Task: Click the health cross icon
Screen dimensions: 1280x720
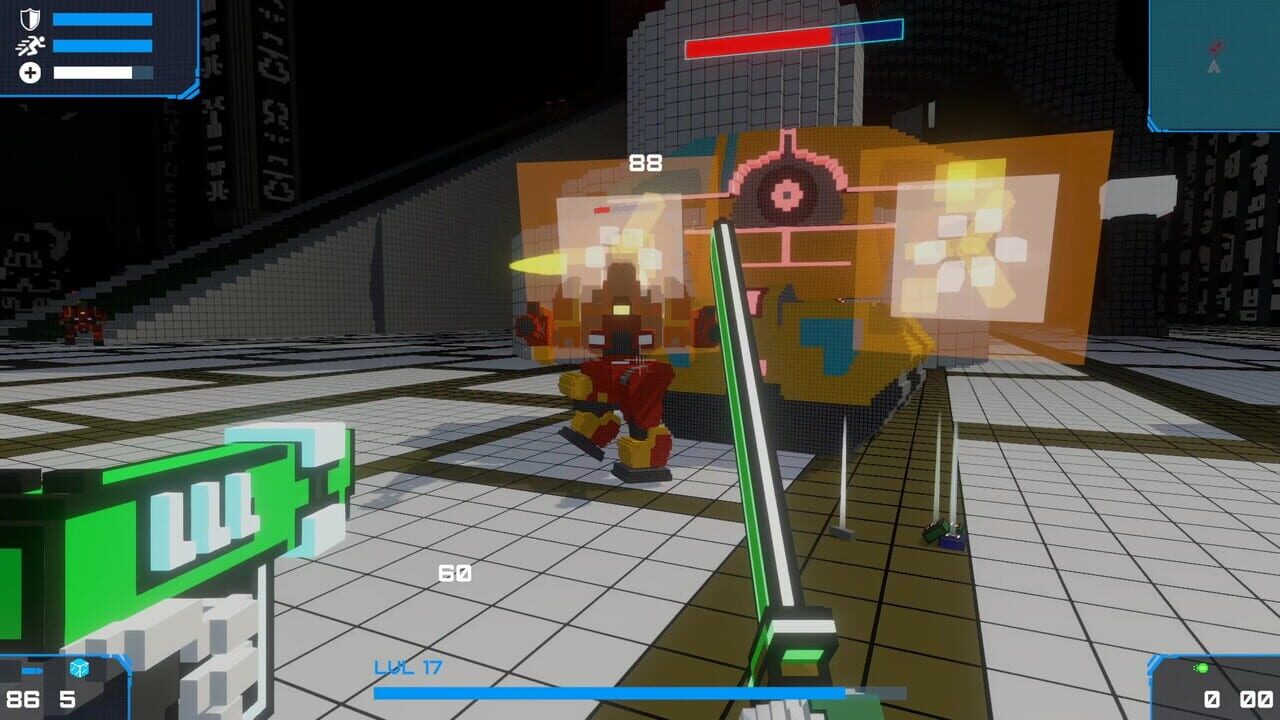Action: click(x=32, y=71)
